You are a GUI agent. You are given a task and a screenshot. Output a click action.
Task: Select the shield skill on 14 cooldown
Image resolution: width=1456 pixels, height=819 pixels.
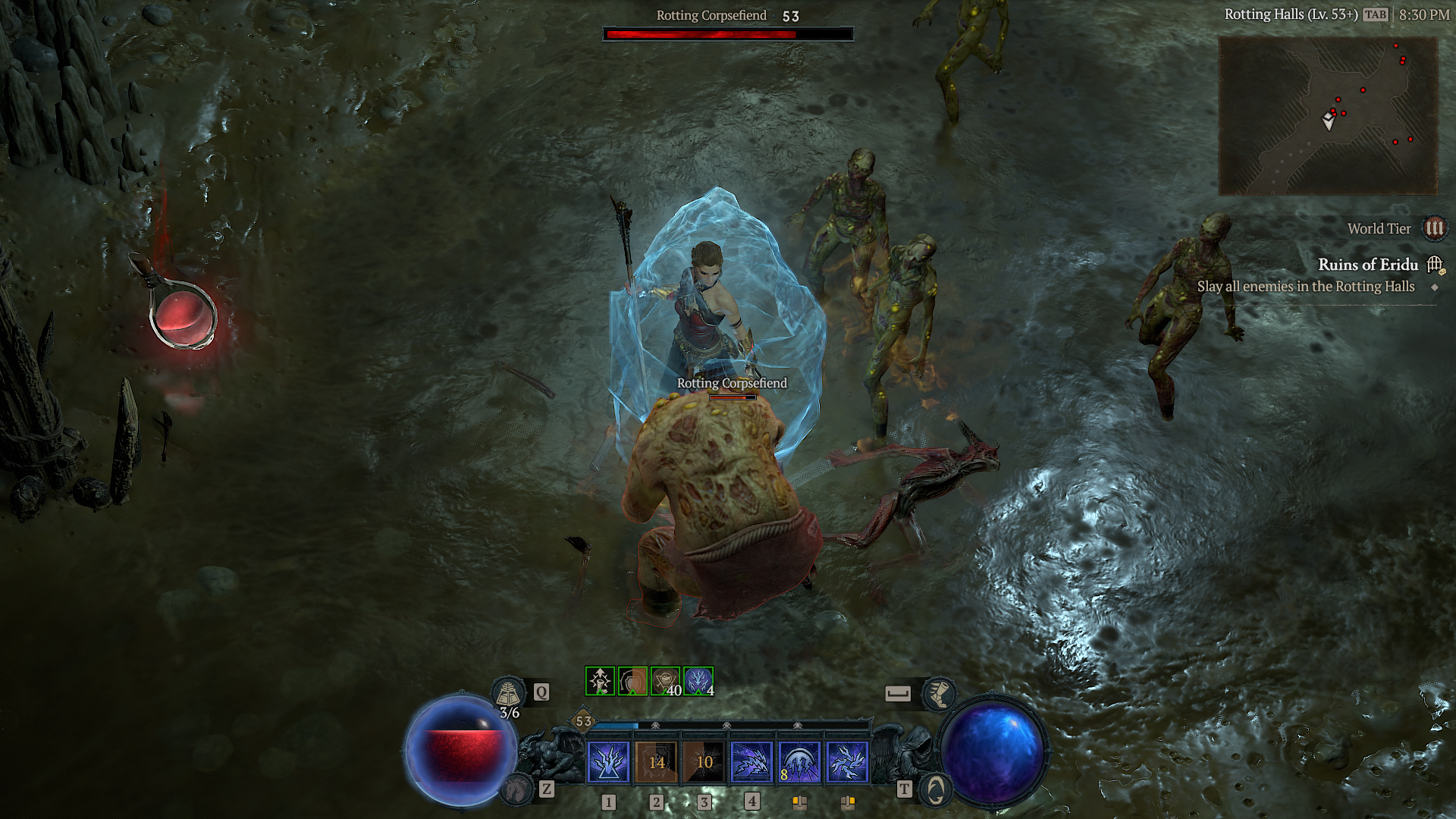pos(656,761)
